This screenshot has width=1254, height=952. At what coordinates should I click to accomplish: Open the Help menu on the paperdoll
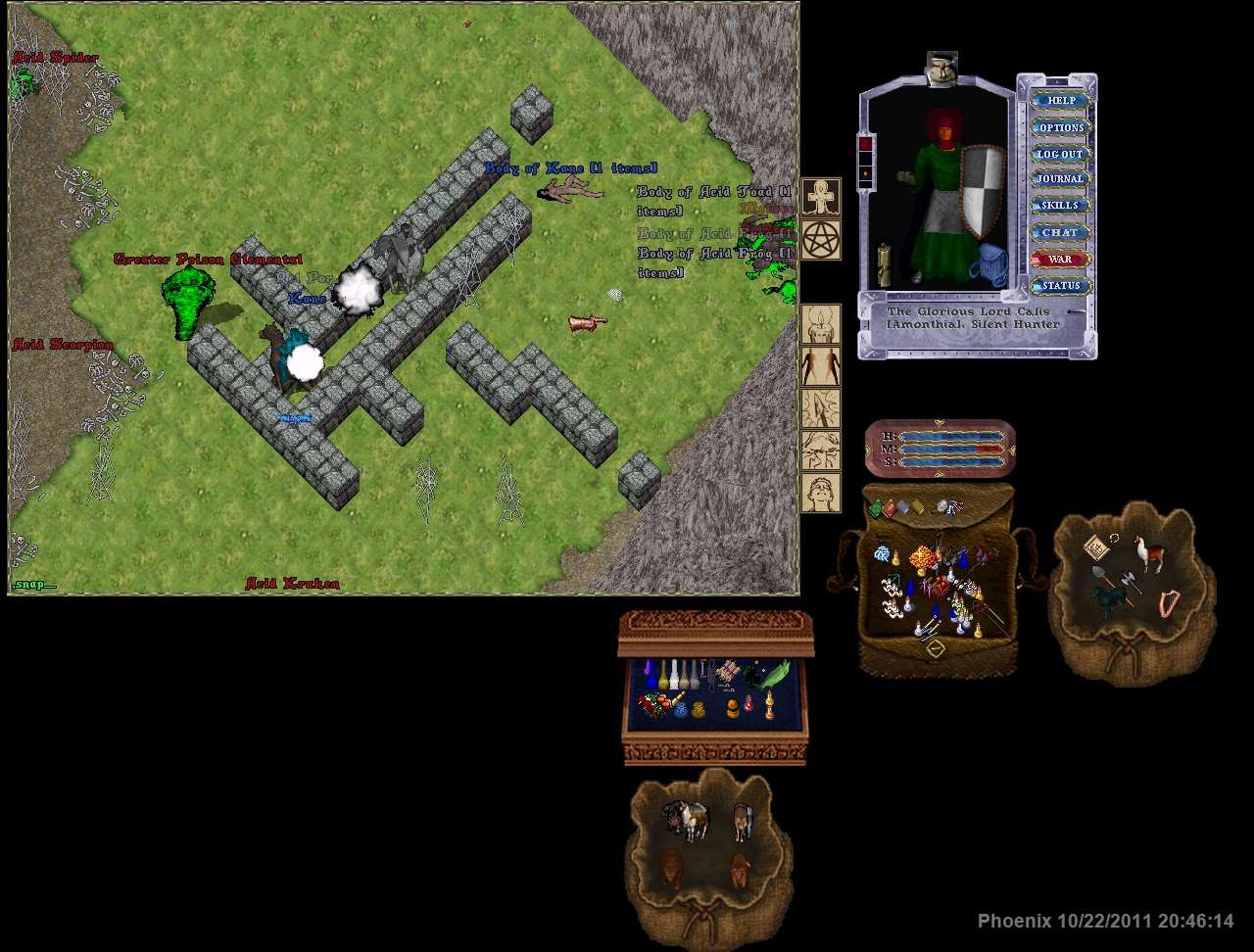tap(1061, 100)
